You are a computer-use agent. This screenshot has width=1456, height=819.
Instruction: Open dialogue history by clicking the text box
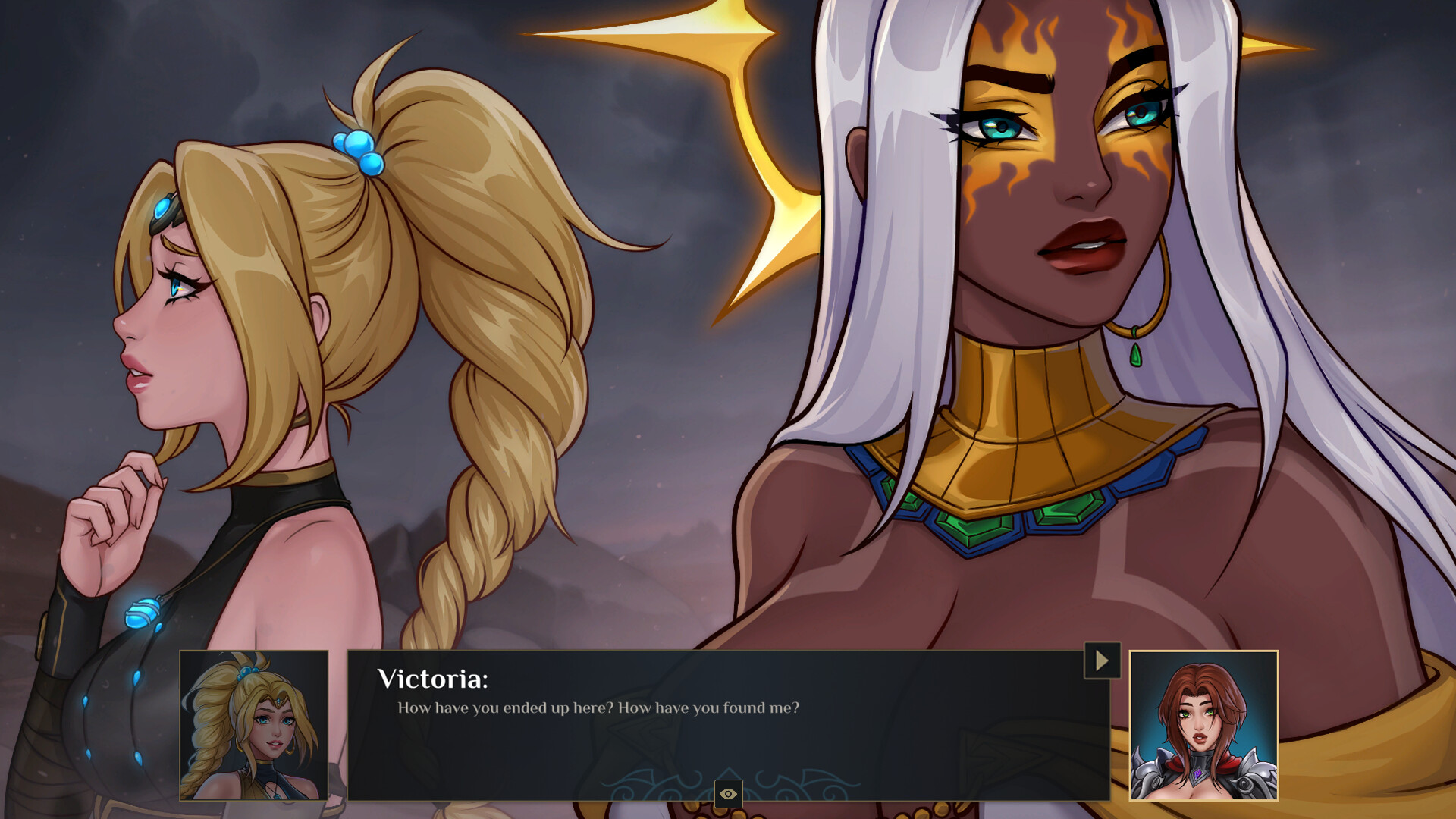pyautogui.click(x=682, y=728)
